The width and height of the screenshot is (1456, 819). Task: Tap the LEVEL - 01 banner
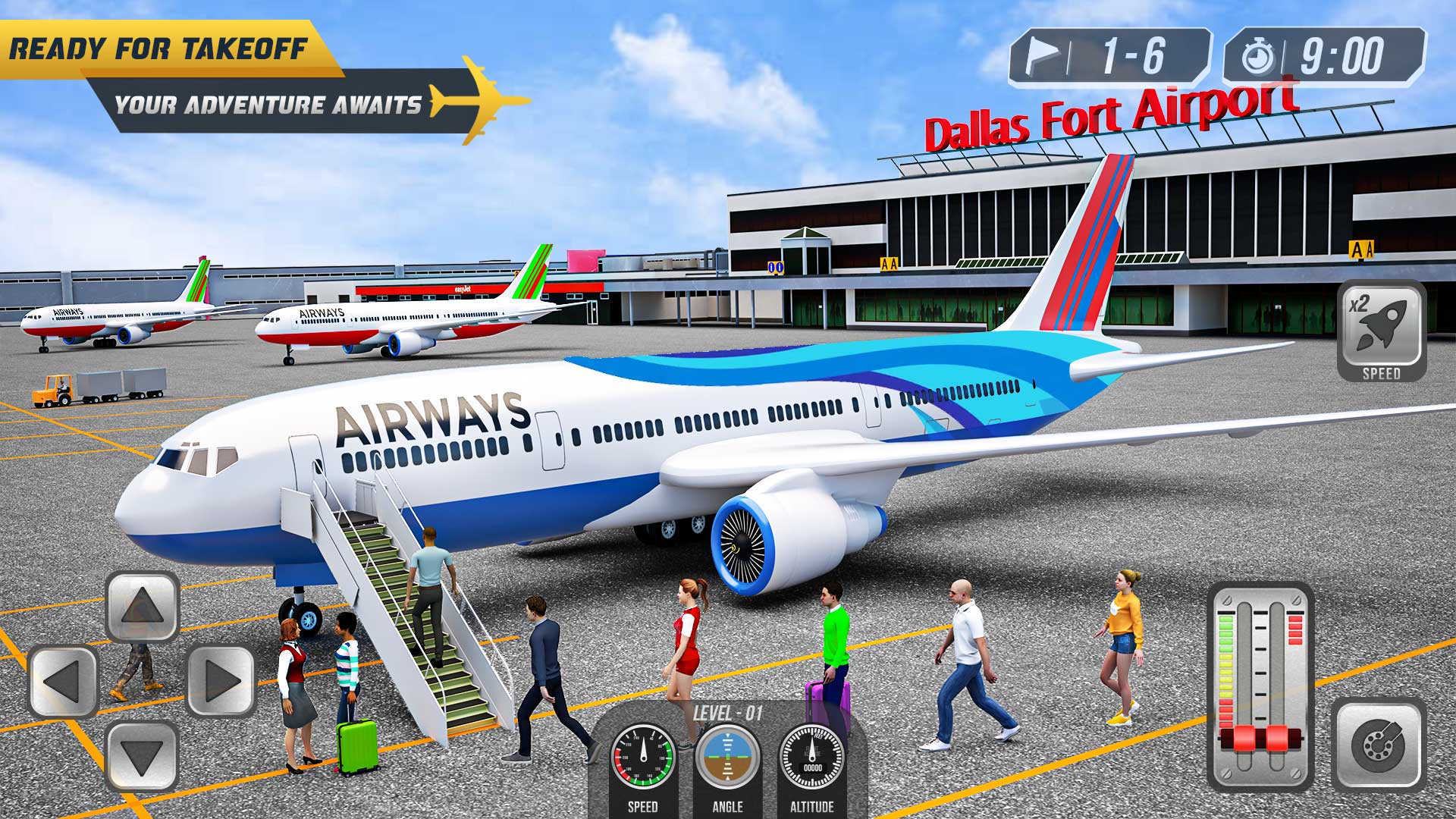point(730,711)
